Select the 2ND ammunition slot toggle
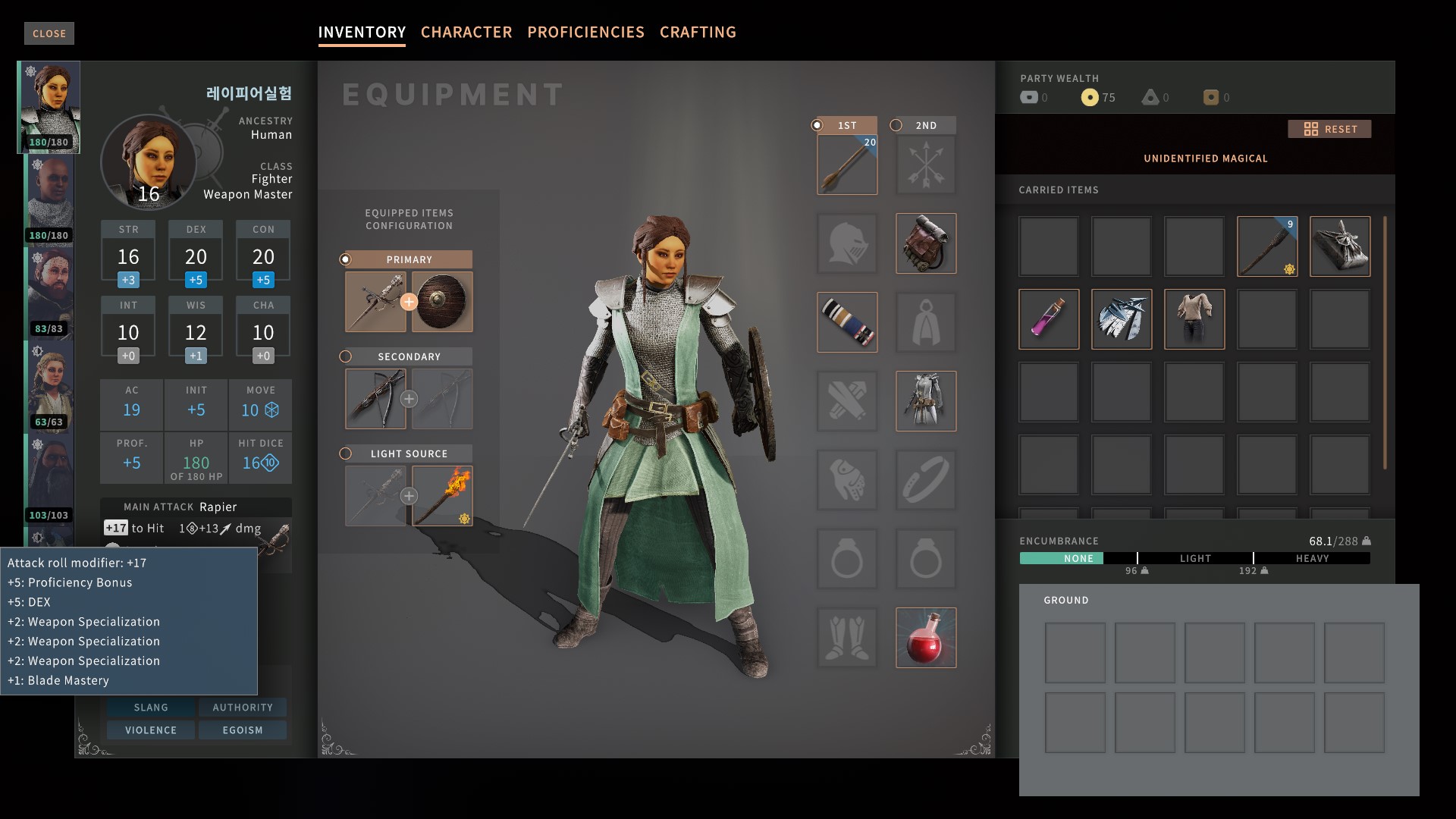The height and width of the screenshot is (819, 1456). click(896, 125)
